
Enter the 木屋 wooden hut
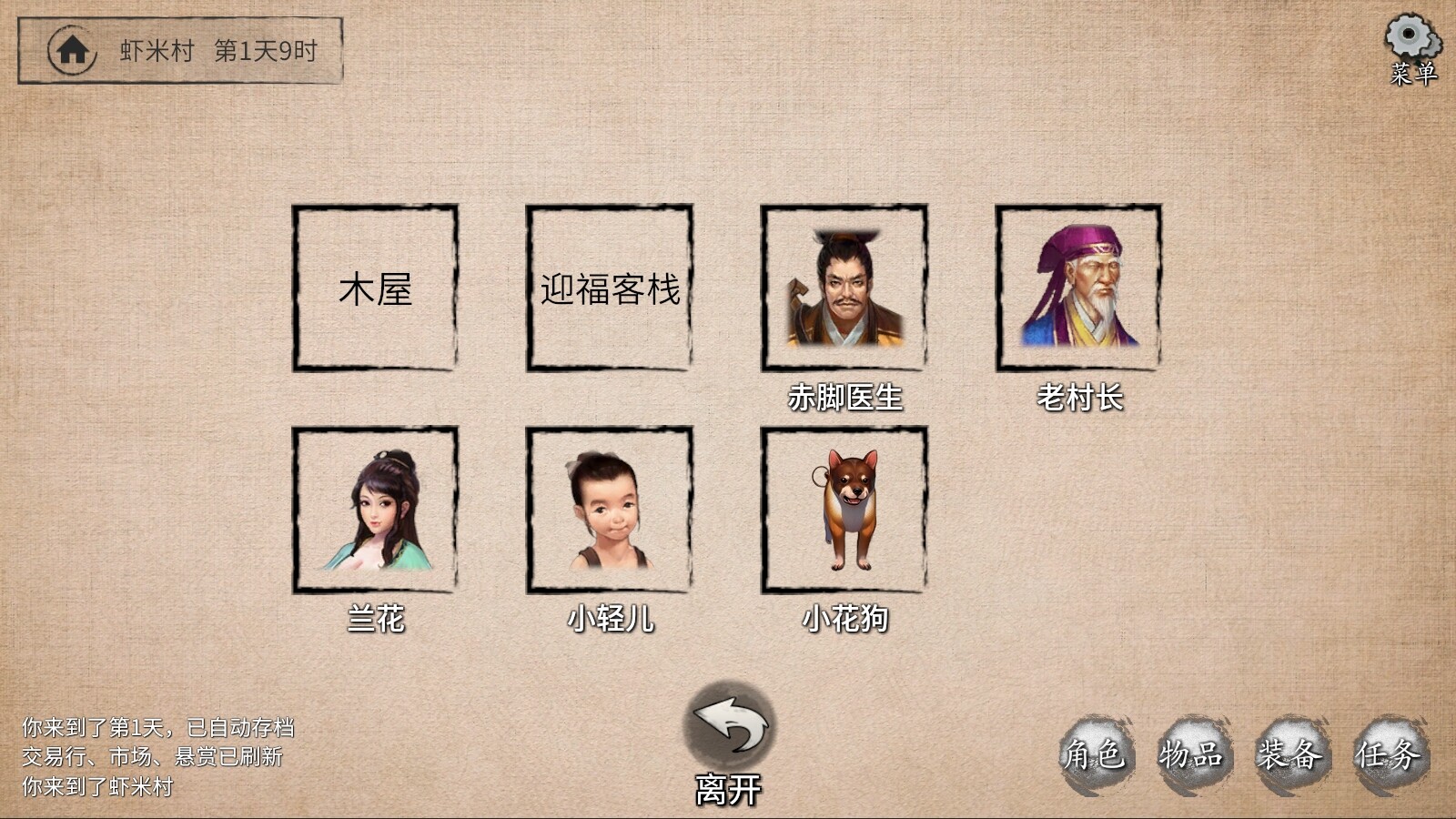(x=374, y=289)
